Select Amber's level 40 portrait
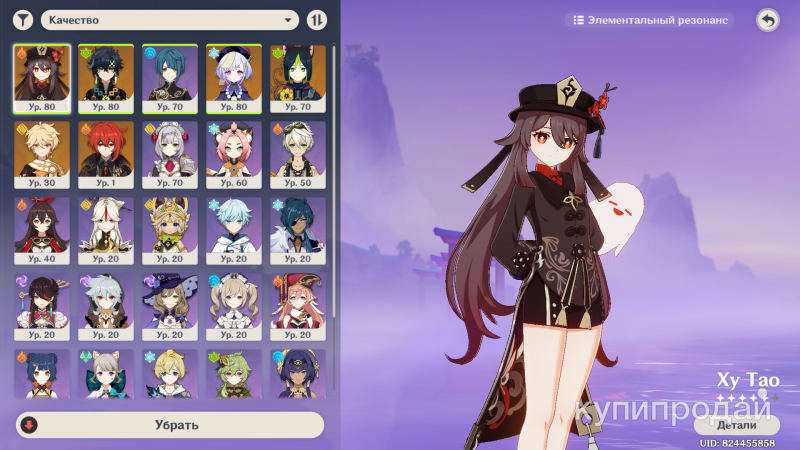Viewport: 800px width, 450px height. pos(42,231)
